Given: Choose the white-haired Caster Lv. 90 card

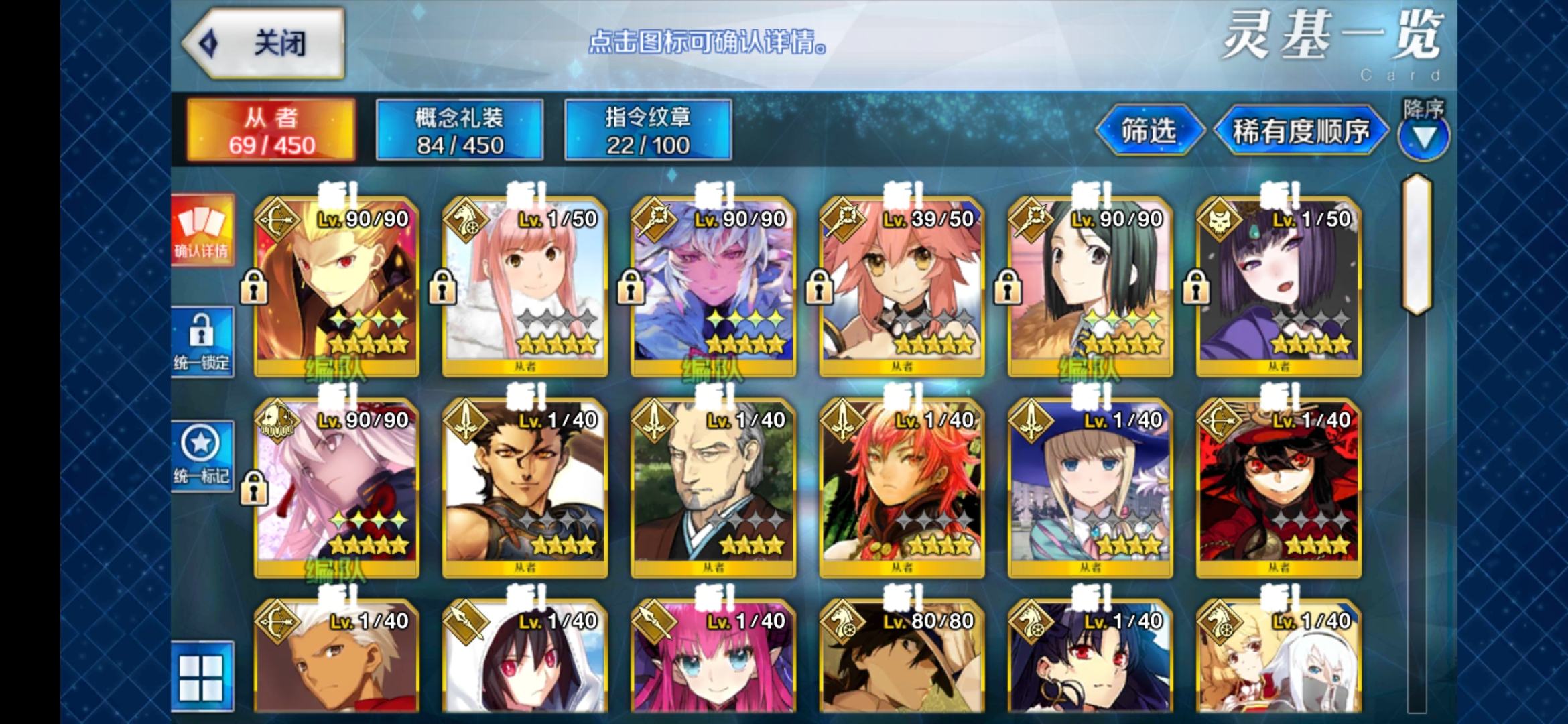Looking at the screenshot, I should [x=714, y=286].
